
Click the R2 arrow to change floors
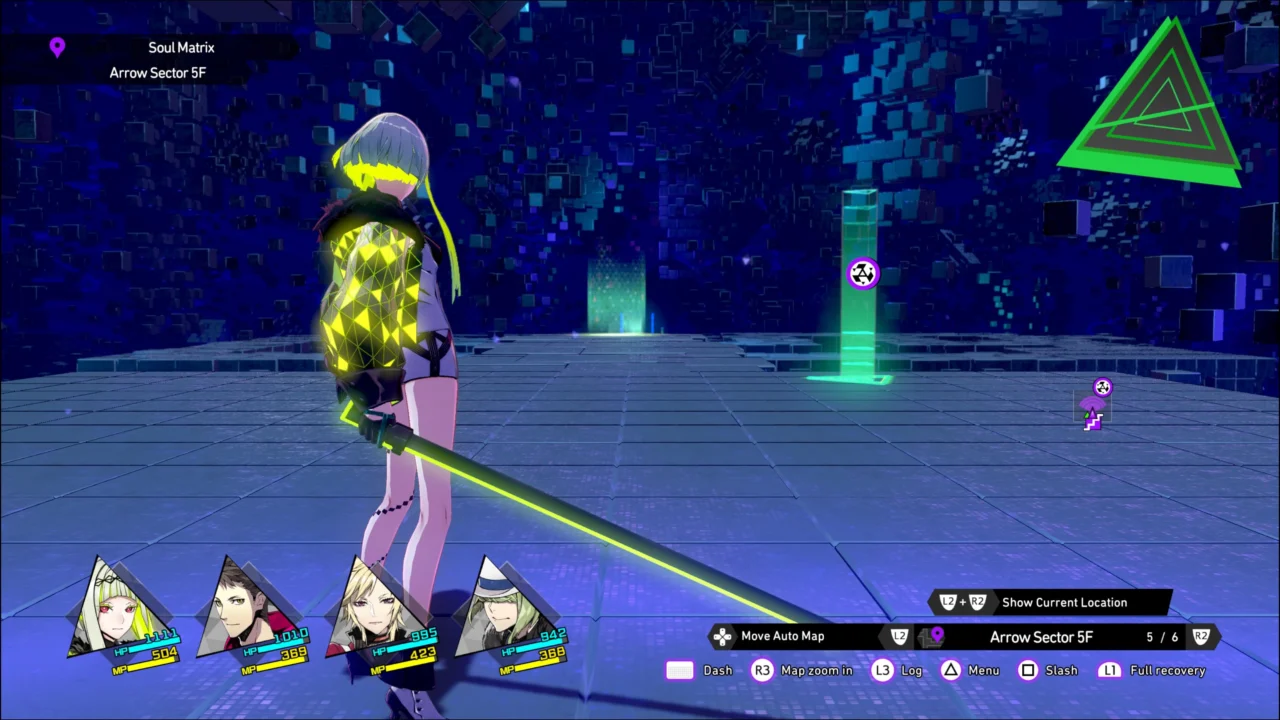1202,636
